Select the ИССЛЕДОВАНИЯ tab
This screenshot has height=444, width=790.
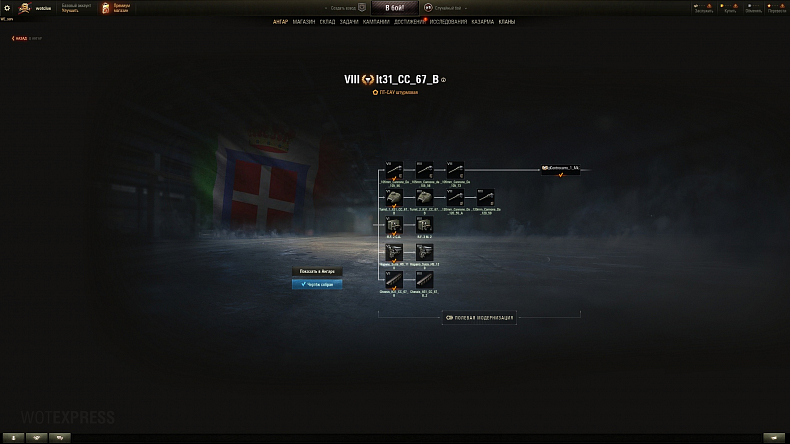click(448, 21)
